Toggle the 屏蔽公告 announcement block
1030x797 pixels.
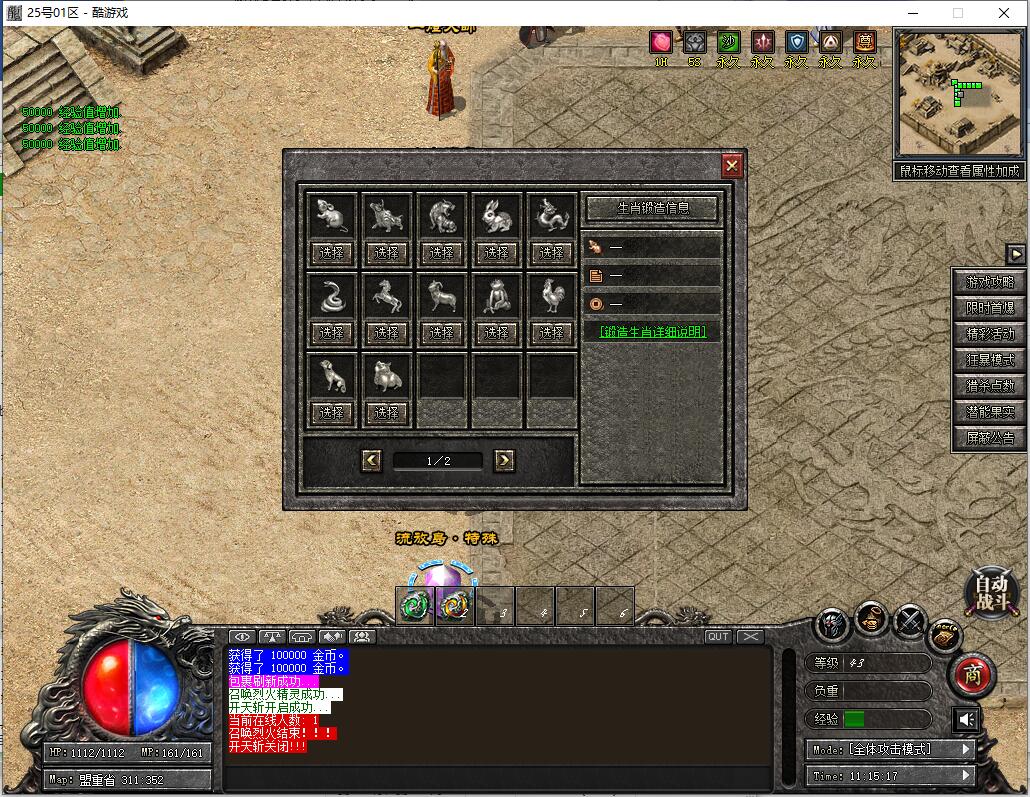pyautogui.click(x=989, y=437)
